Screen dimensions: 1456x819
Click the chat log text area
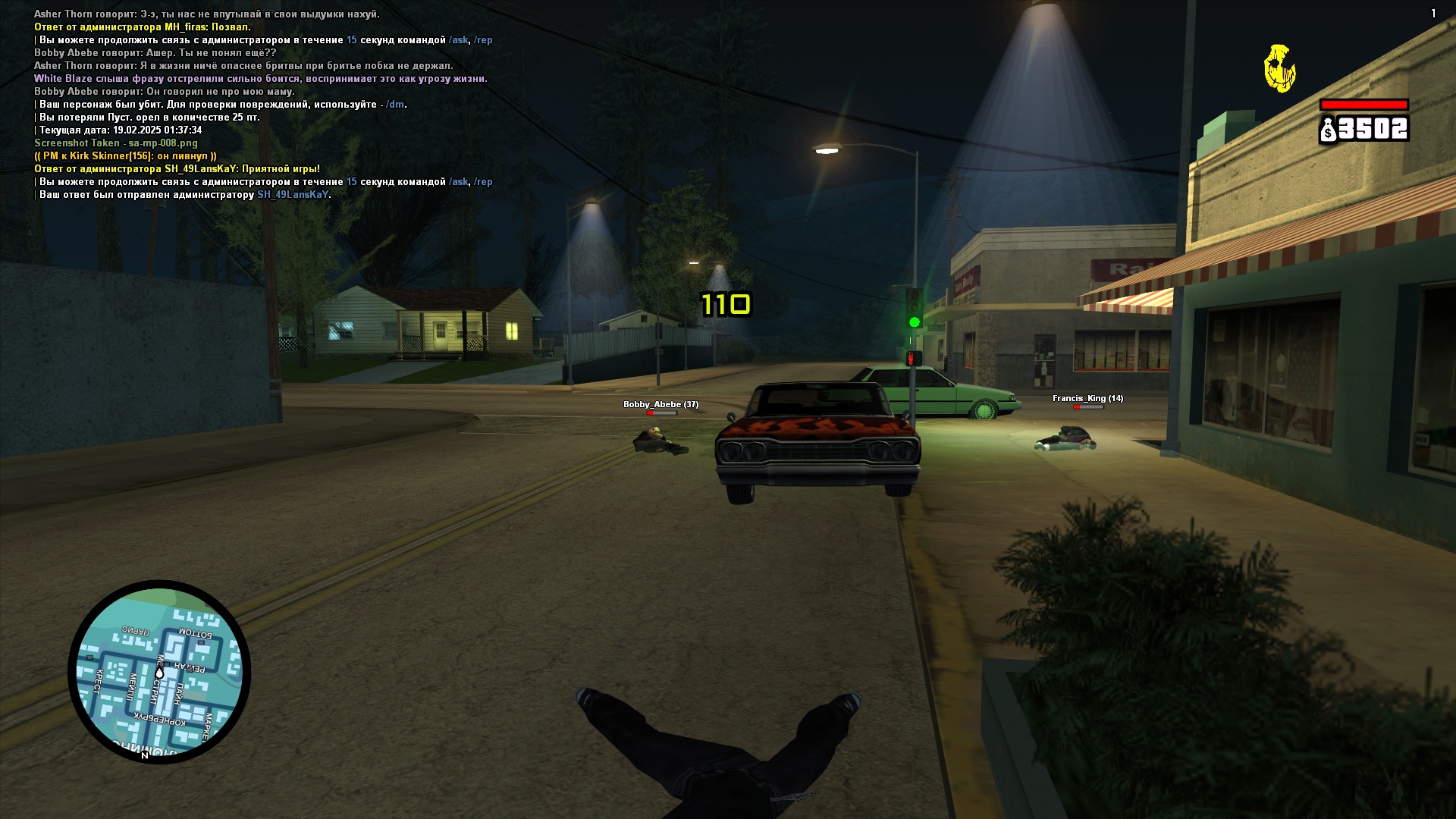point(262,104)
